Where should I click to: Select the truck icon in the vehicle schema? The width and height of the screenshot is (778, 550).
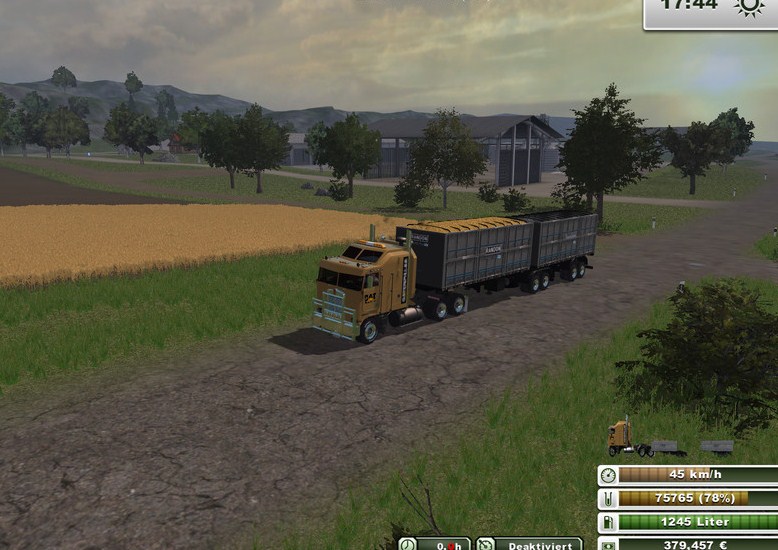pos(621,437)
